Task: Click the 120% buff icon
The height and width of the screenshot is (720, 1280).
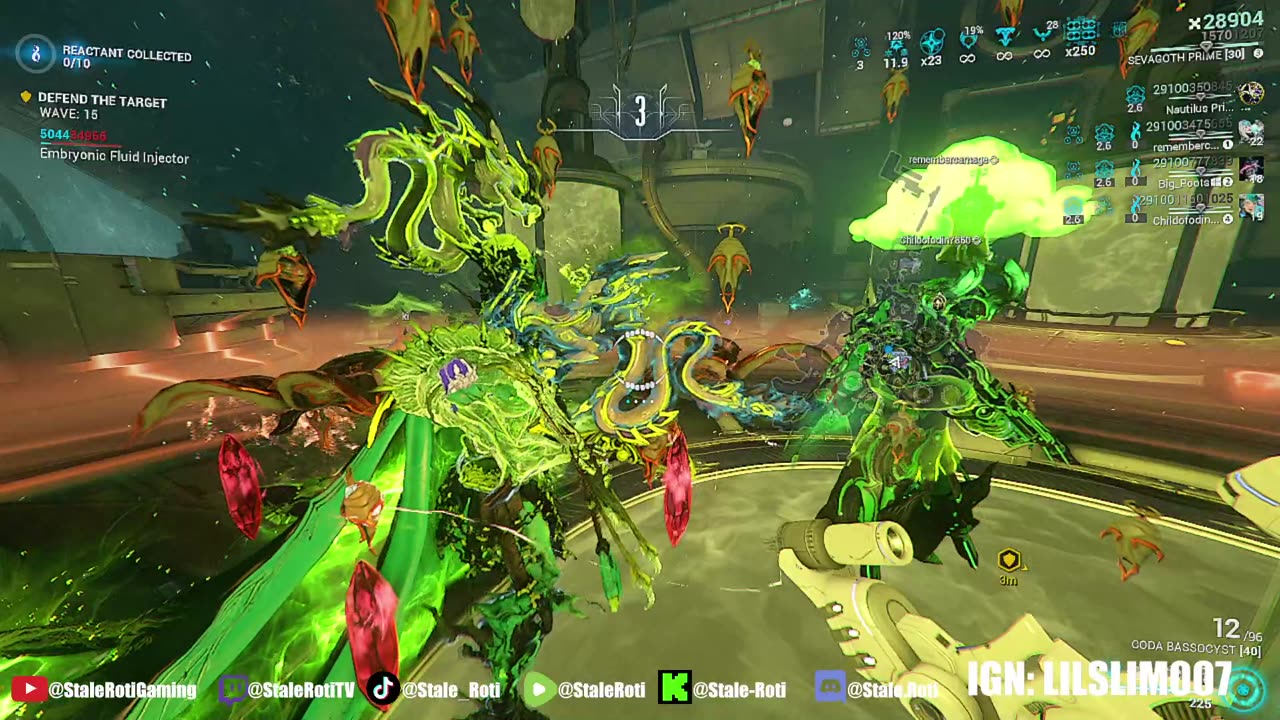Action: pyautogui.click(x=896, y=44)
